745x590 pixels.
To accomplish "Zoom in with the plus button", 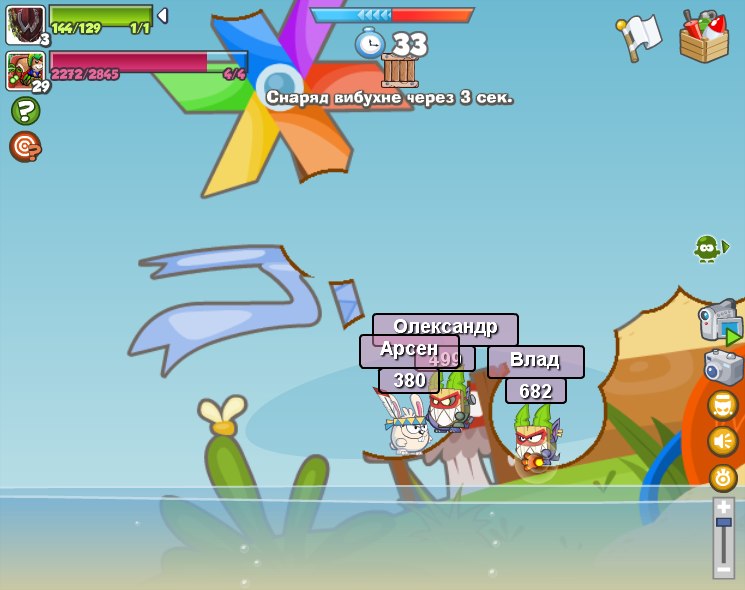I will click(x=723, y=507).
